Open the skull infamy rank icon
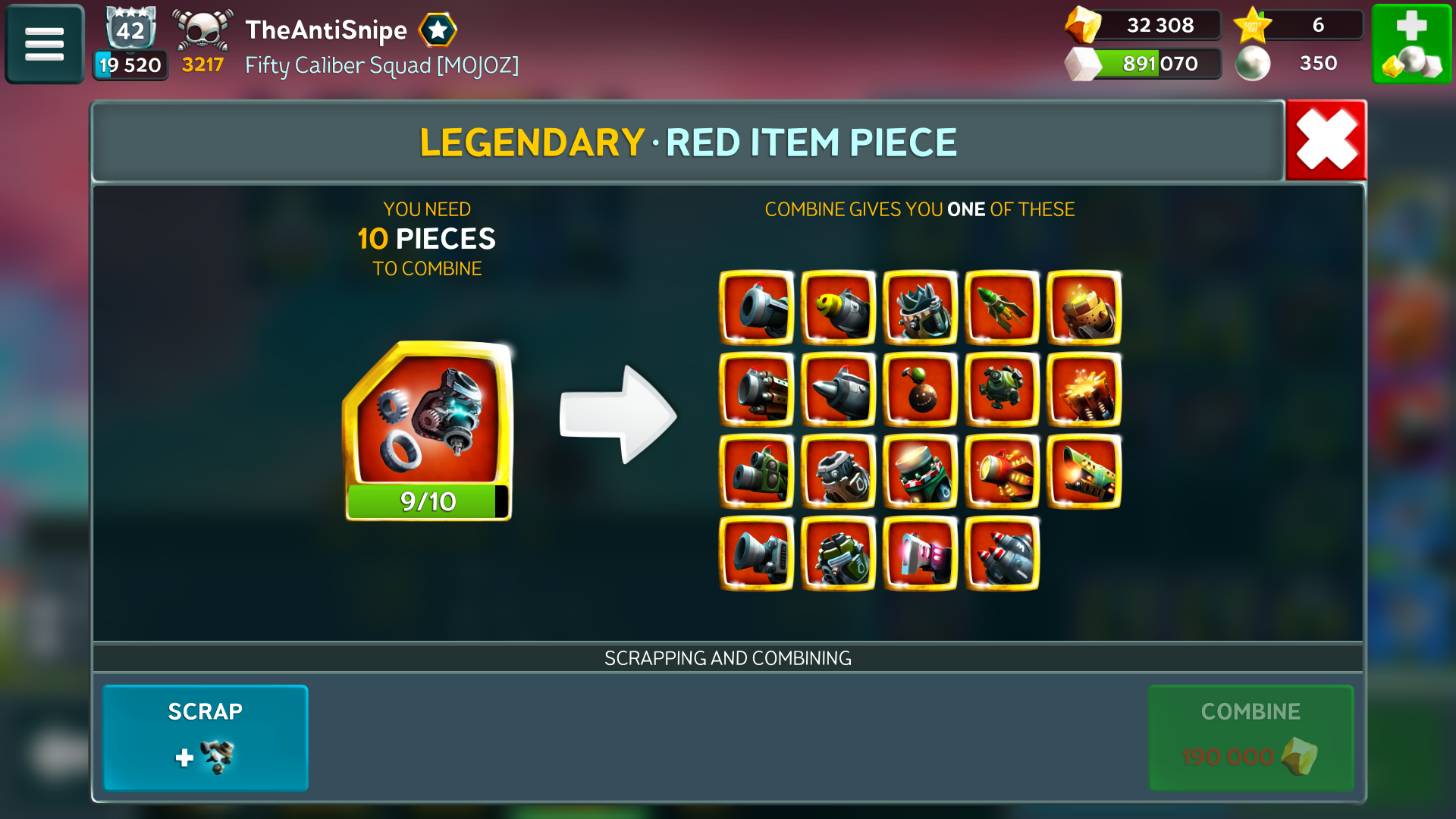 [202, 32]
